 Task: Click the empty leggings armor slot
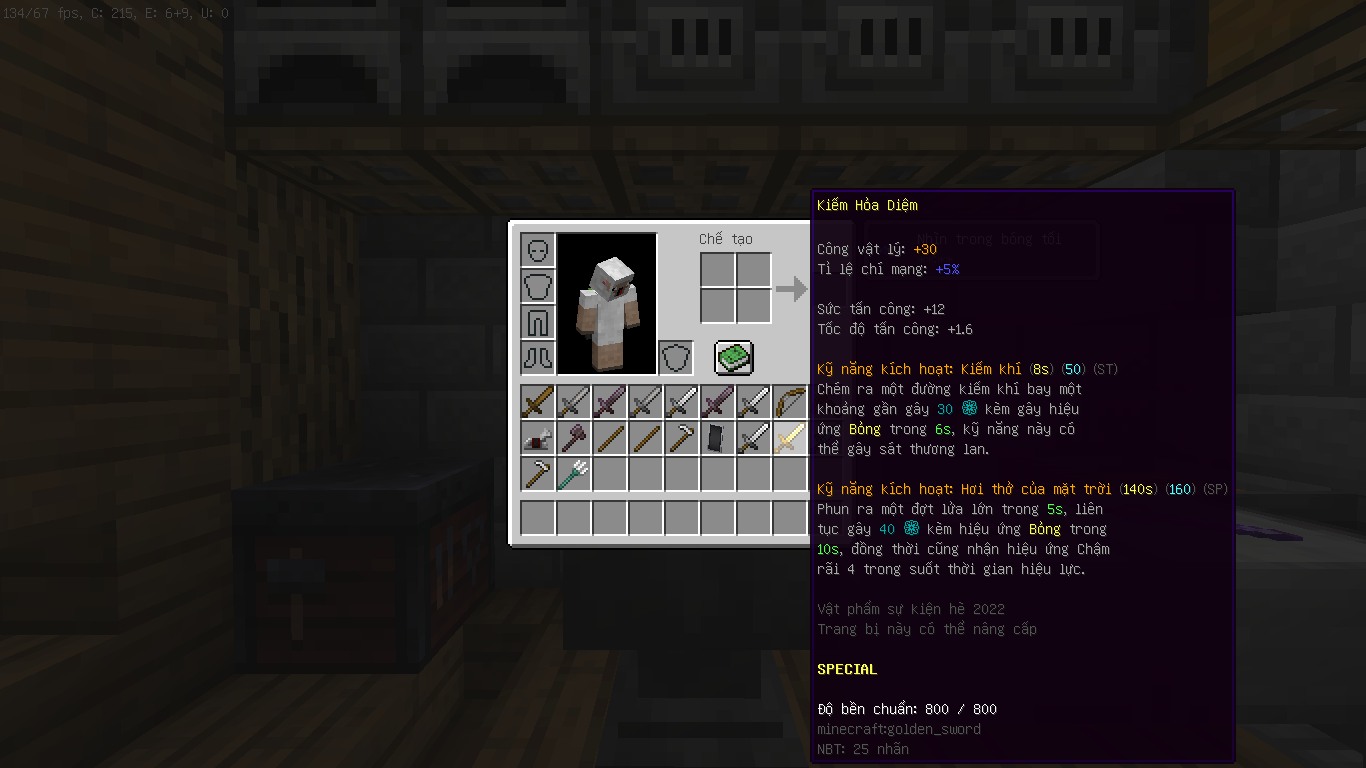[x=537, y=322]
